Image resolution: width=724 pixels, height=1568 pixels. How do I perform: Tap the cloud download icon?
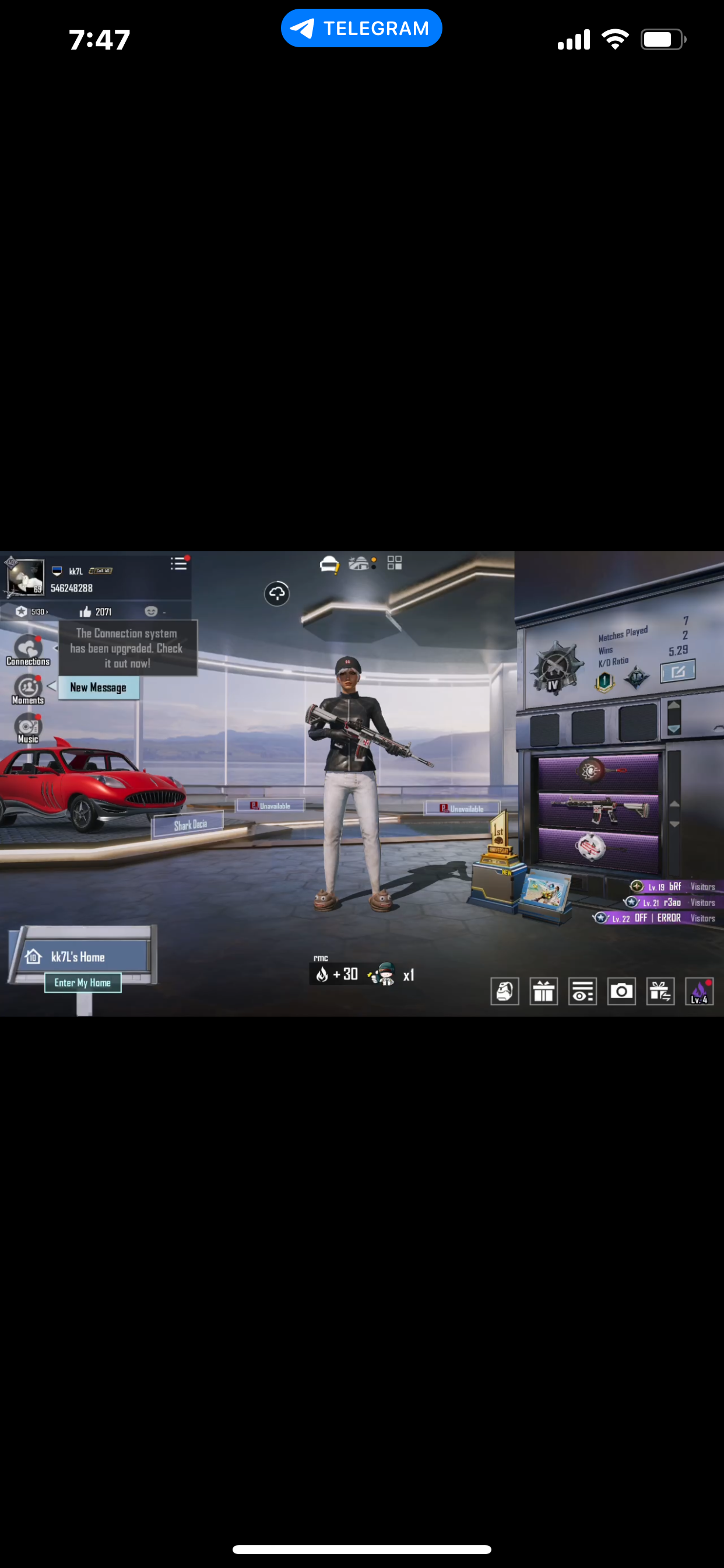click(x=277, y=593)
